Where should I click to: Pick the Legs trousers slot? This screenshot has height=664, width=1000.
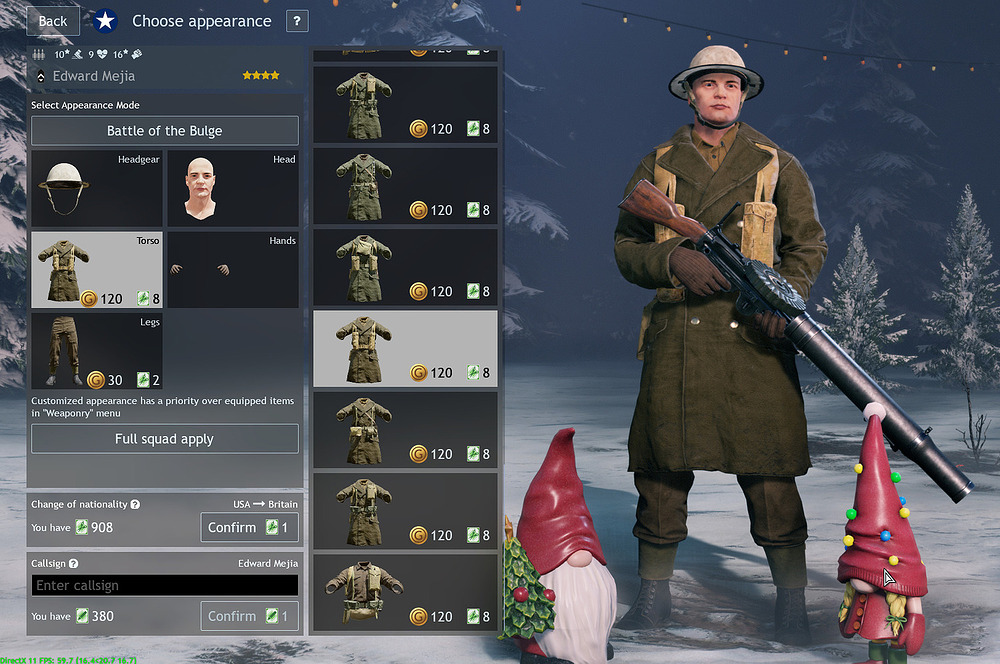point(96,351)
